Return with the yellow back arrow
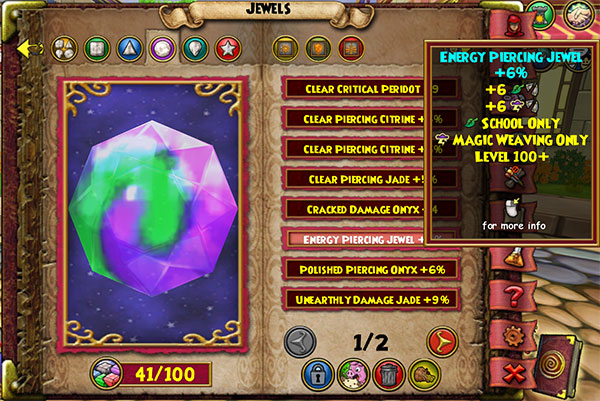The image size is (600, 401). (30, 46)
